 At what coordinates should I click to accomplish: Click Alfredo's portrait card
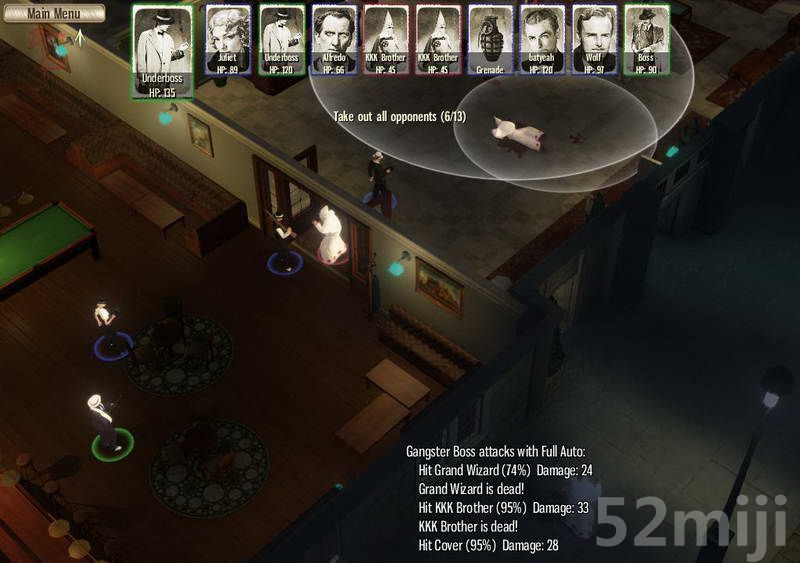(334, 38)
